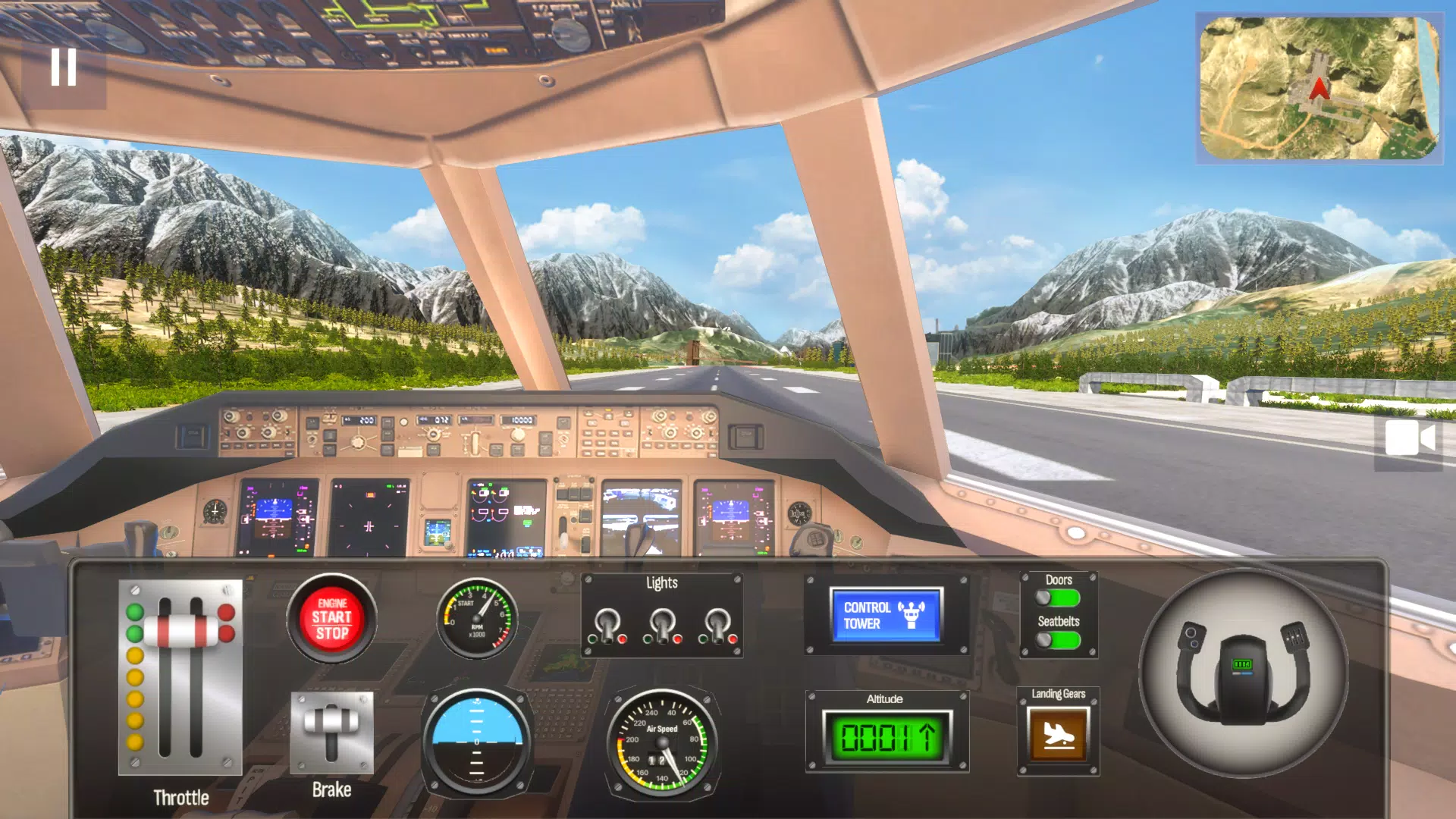Viewport: 1456px width, 819px height.
Task: Select the Lights control panel header
Action: coord(664,582)
